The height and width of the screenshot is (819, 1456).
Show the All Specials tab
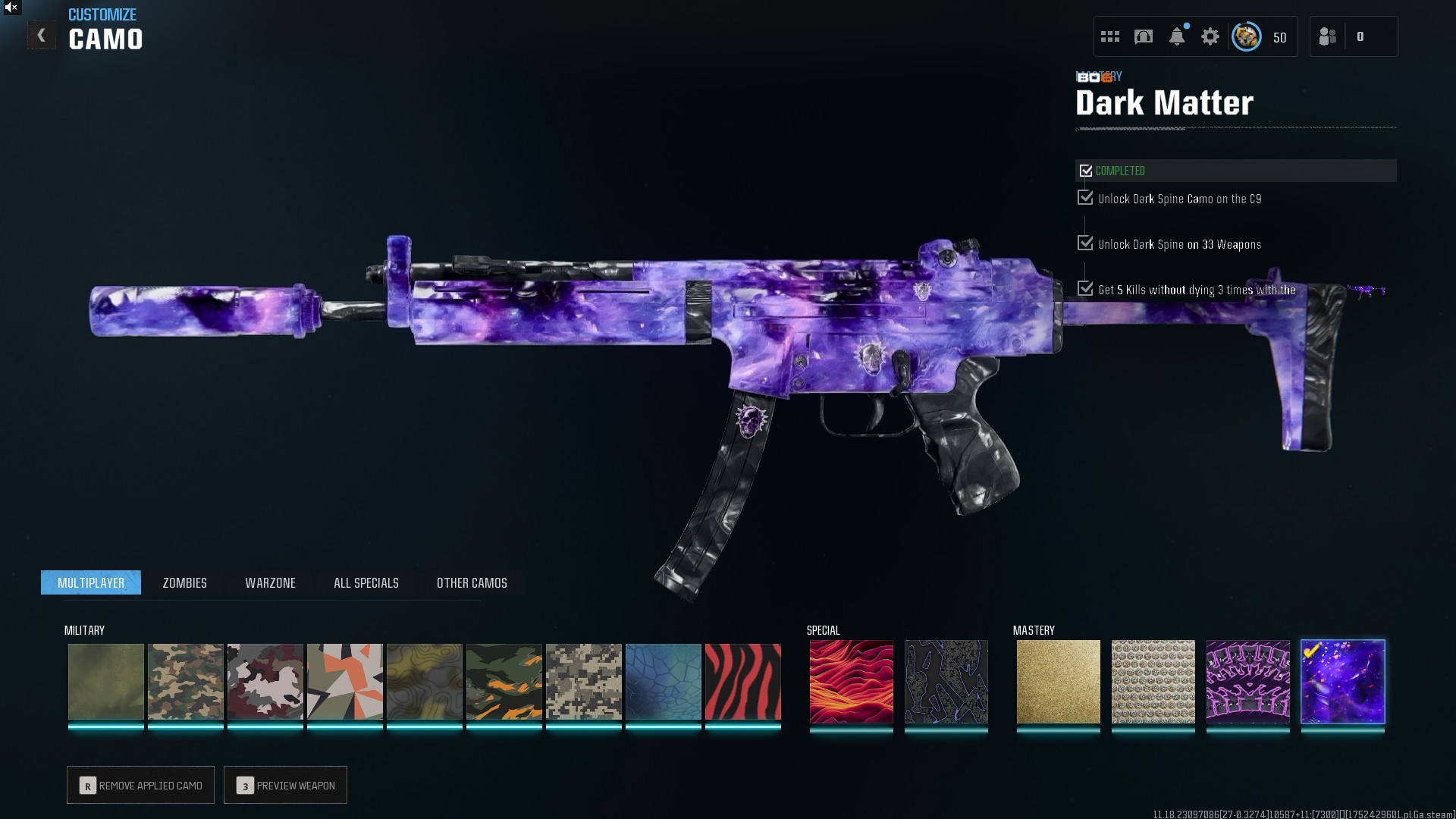(366, 582)
